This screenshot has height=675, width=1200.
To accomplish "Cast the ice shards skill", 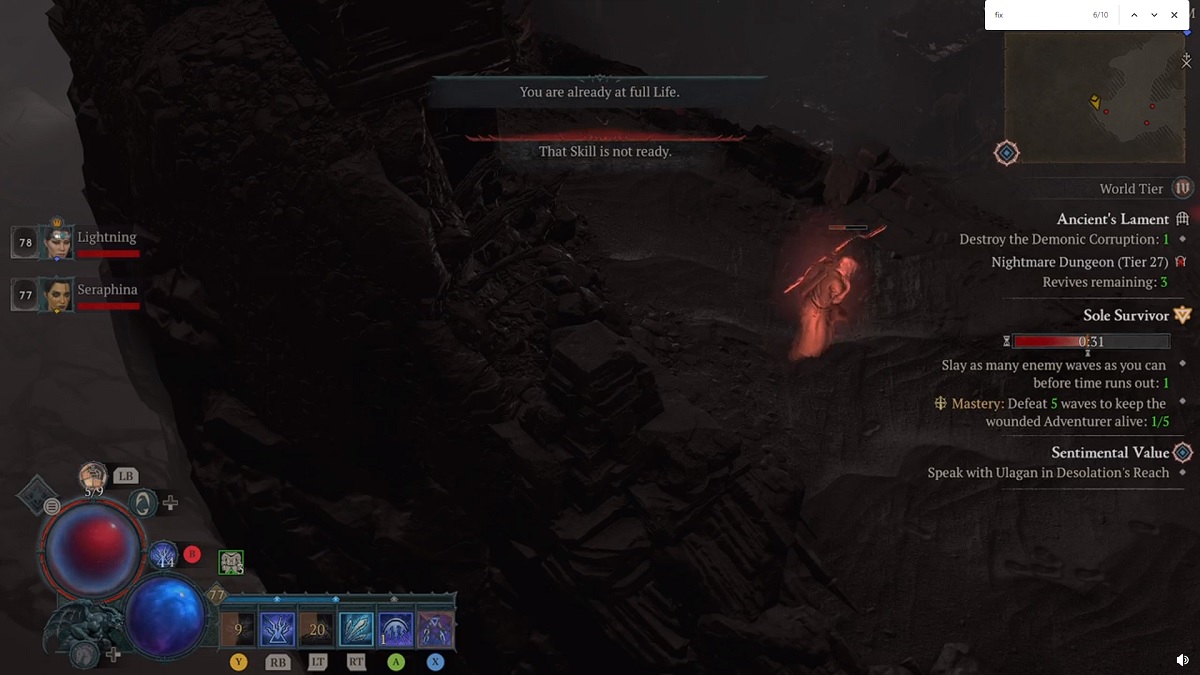I will point(356,629).
